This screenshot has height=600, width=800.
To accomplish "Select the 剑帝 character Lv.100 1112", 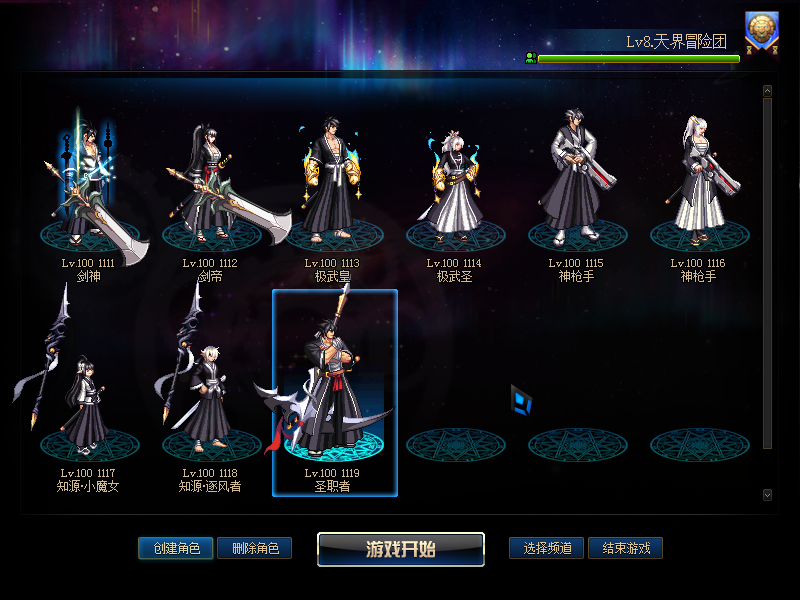I will [x=210, y=190].
